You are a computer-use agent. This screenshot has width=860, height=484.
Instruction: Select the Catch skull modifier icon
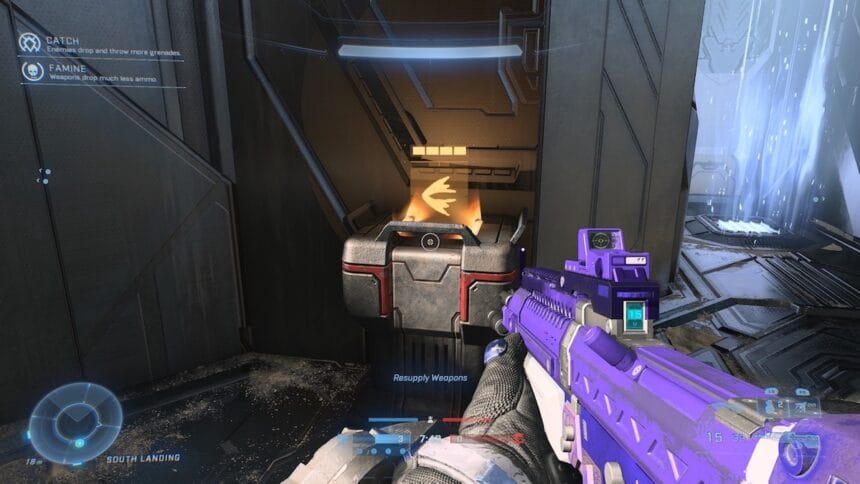tap(28, 43)
